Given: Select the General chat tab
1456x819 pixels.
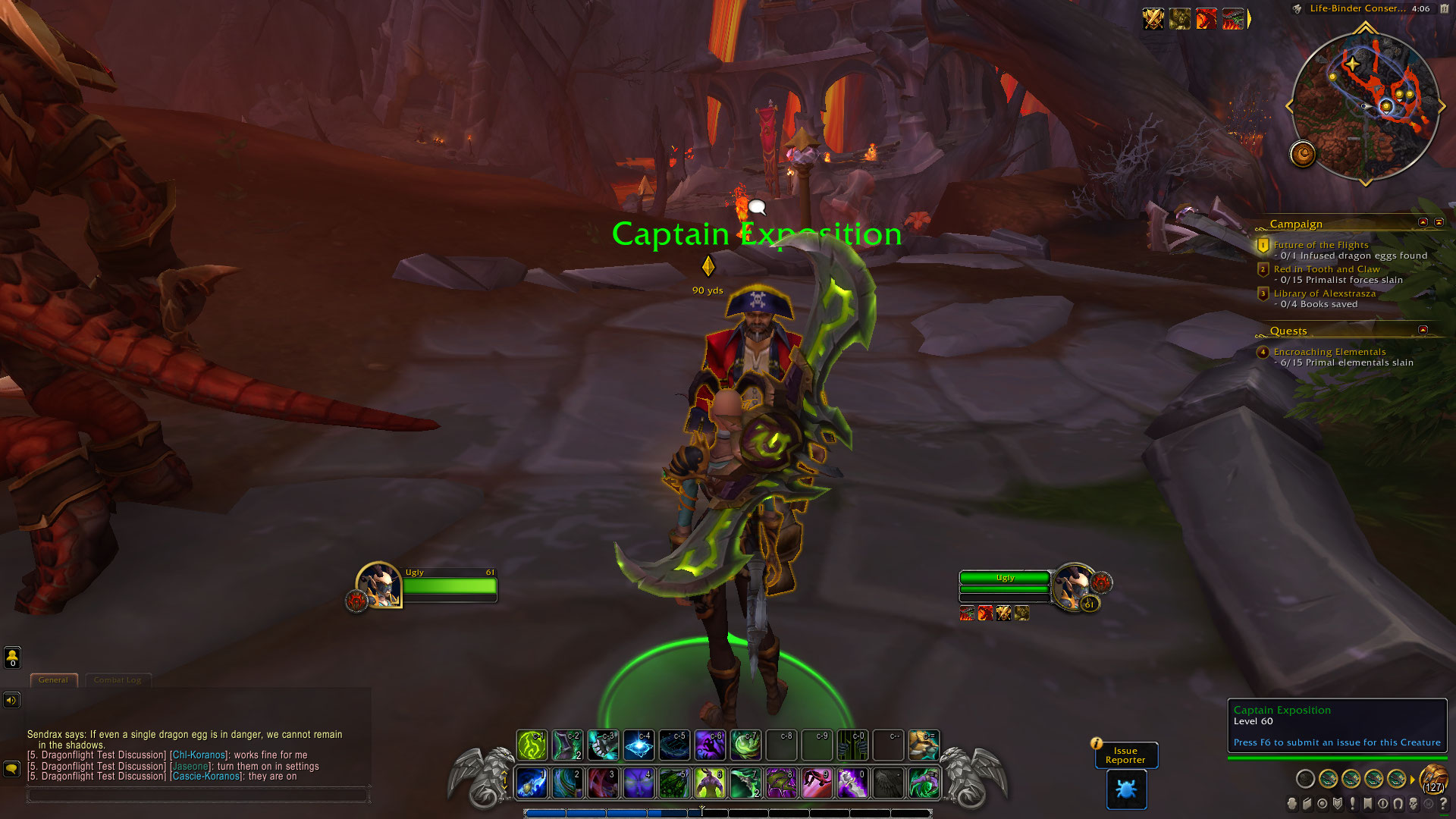Looking at the screenshot, I should pyautogui.click(x=53, y=680).
